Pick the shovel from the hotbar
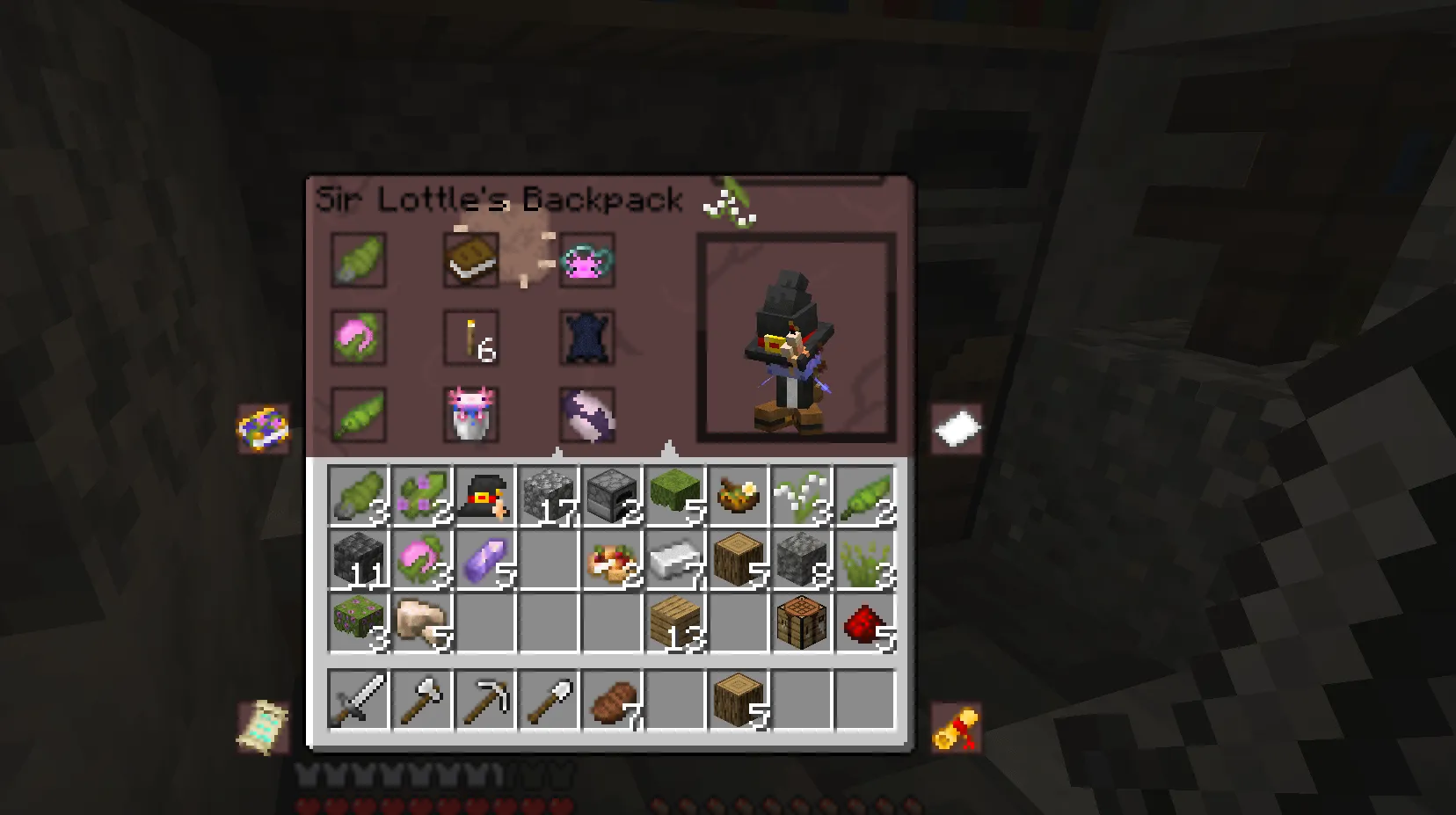The image size is (1456, 815). pos(549,701)
